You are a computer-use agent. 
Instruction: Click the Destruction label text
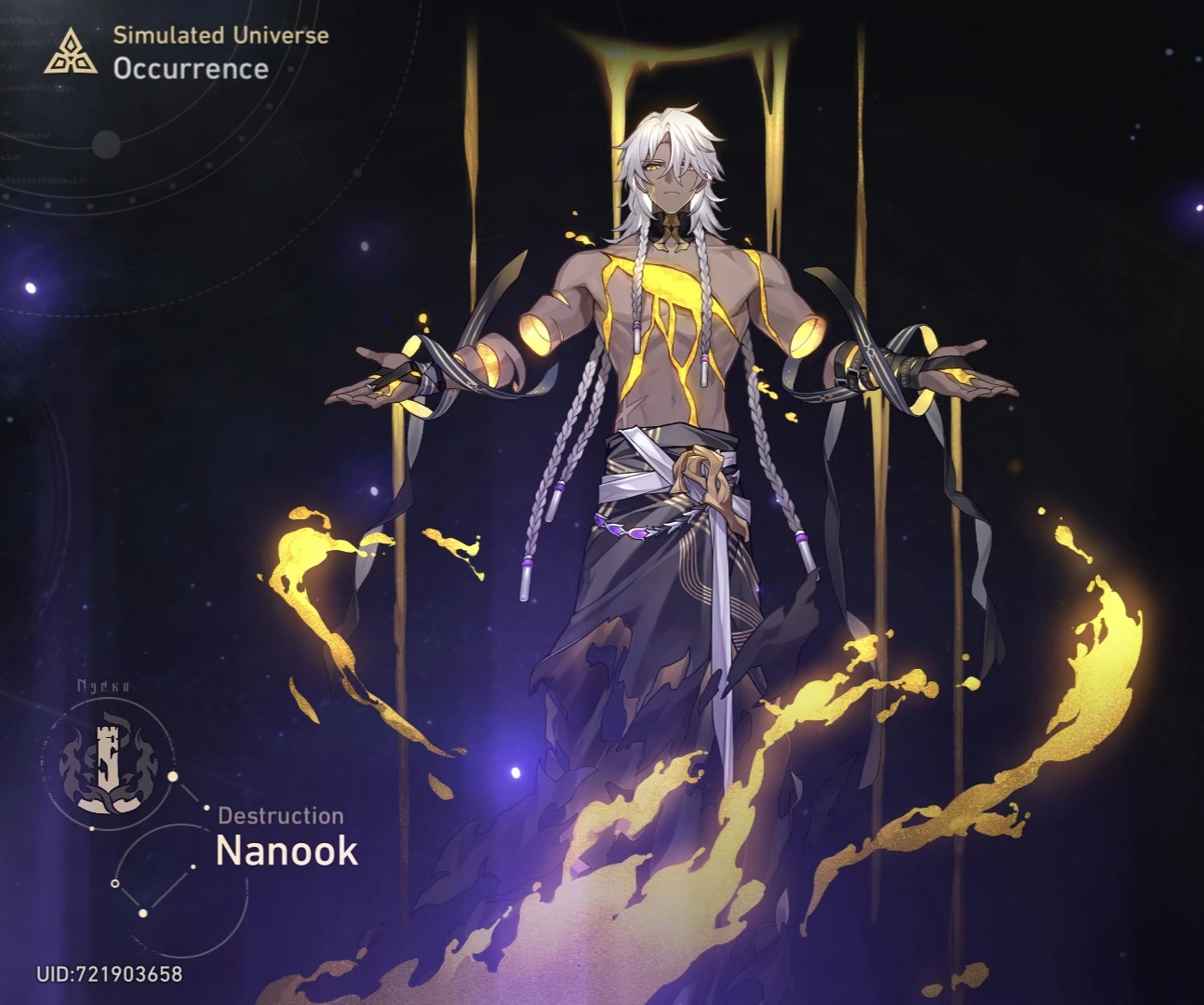280,816
